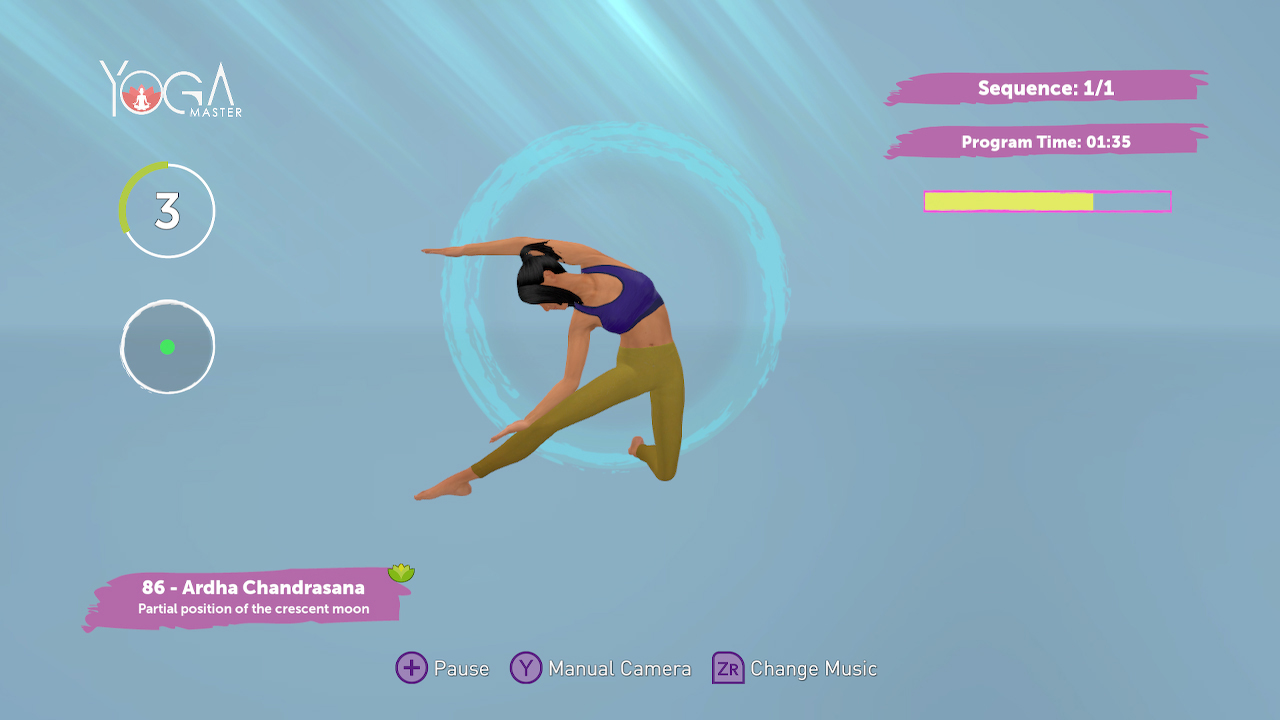This screenshot has height=720, width=1280.
Task: Click the countdown timer circle showing 3
Action: tap(167, 211)
